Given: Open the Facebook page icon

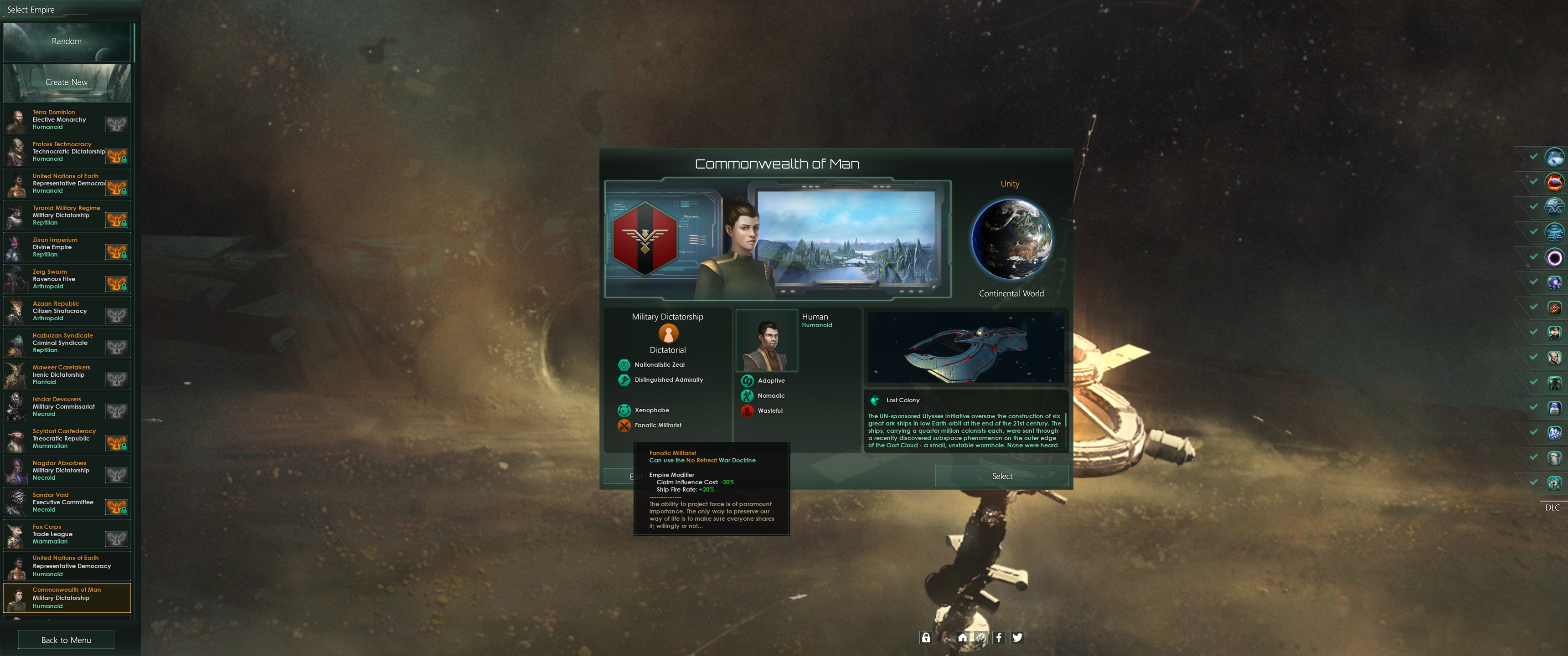Looking at the screenshot, I should coord(1000,638).
